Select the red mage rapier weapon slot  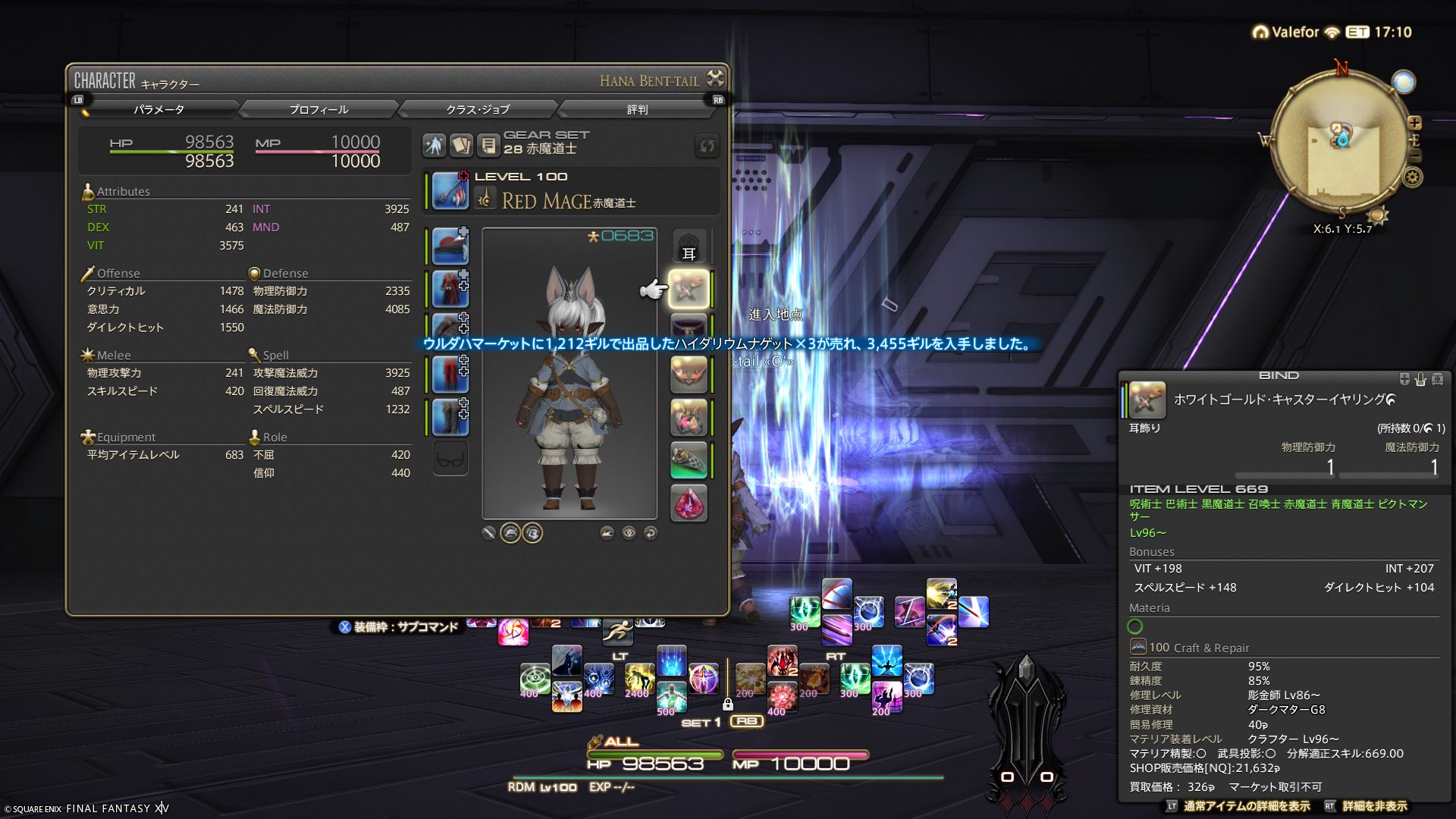[450, 190]
